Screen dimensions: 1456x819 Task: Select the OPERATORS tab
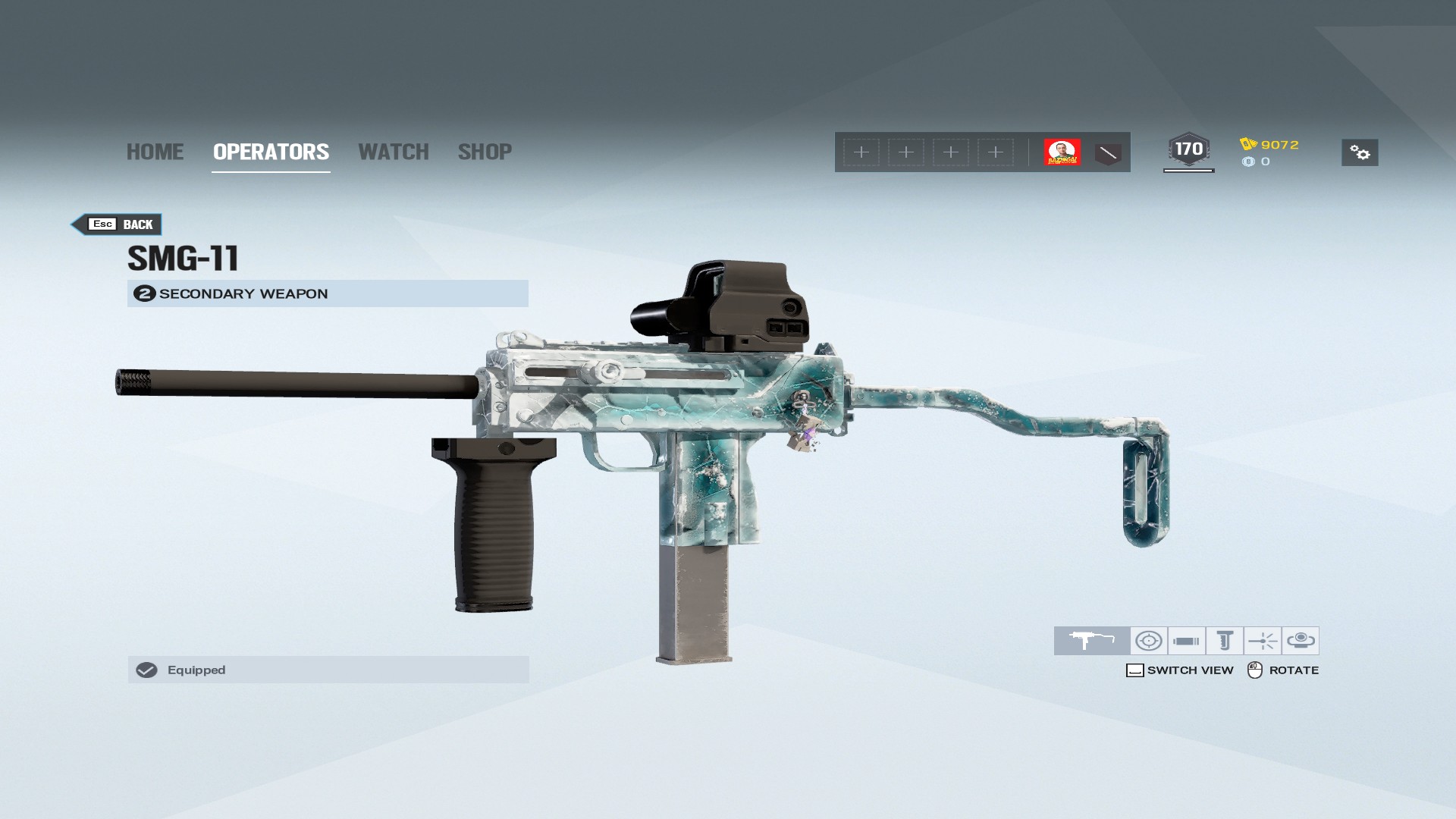tap(270, 152)
